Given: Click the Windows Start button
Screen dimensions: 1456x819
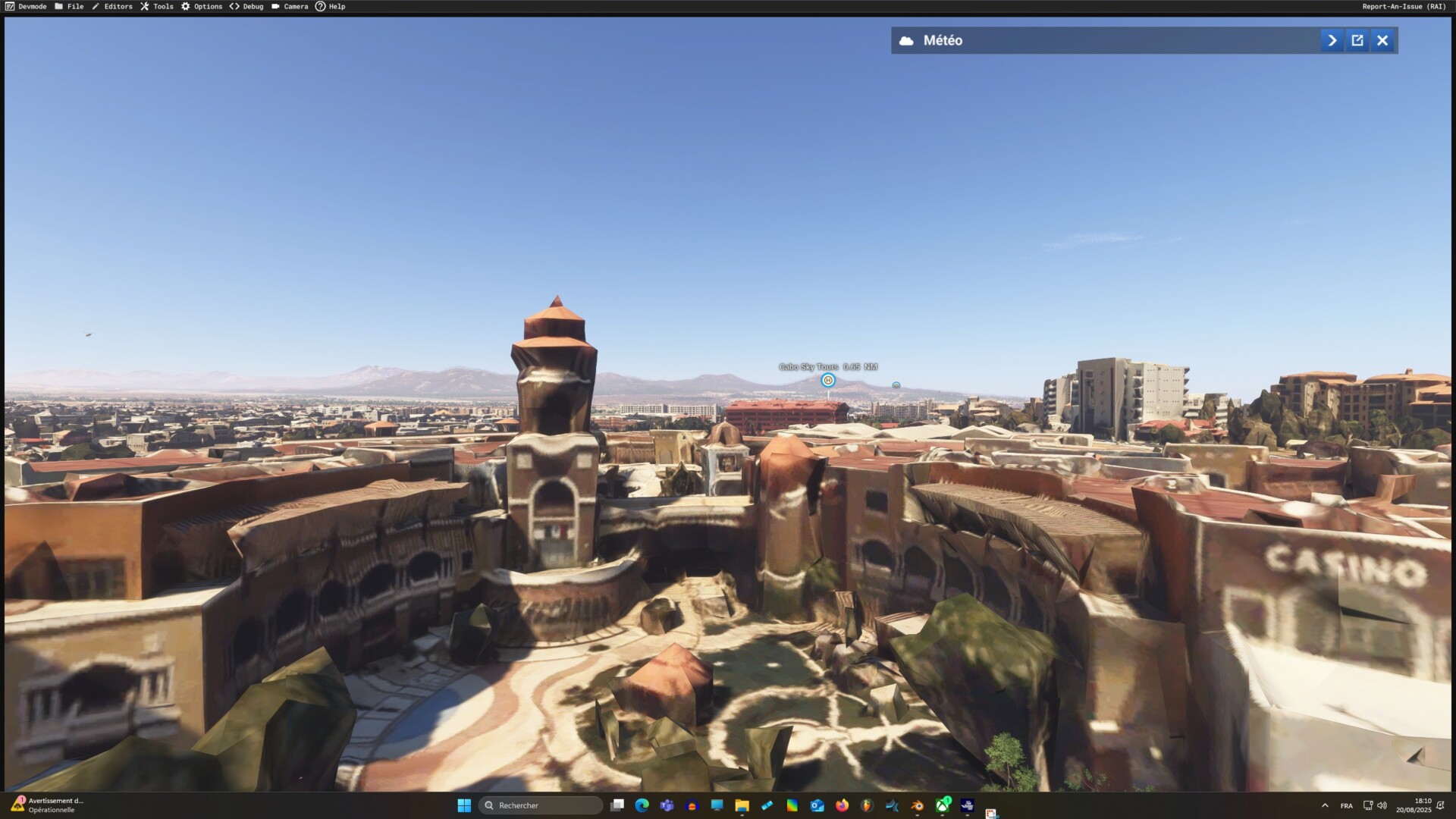Looking at the screenshot, I should [464, 805].
